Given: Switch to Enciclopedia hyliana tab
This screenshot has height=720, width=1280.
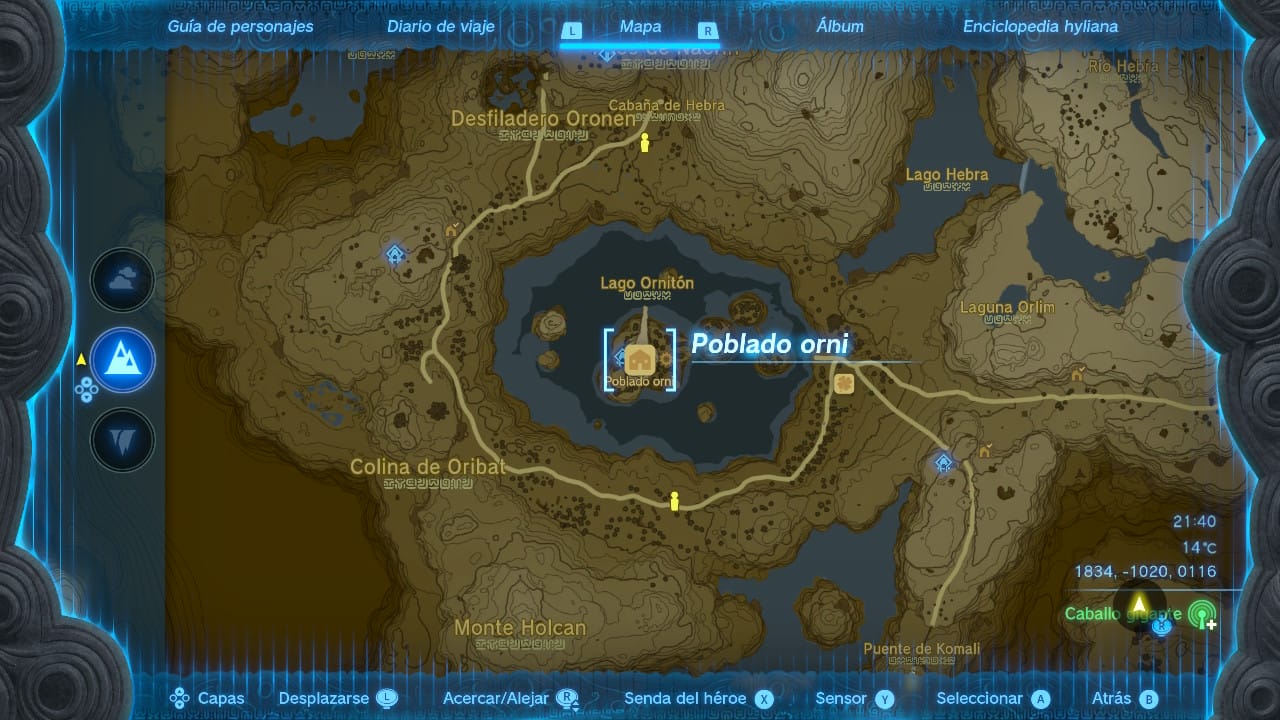Looking at the screenshot, I should pos(1040,27).
